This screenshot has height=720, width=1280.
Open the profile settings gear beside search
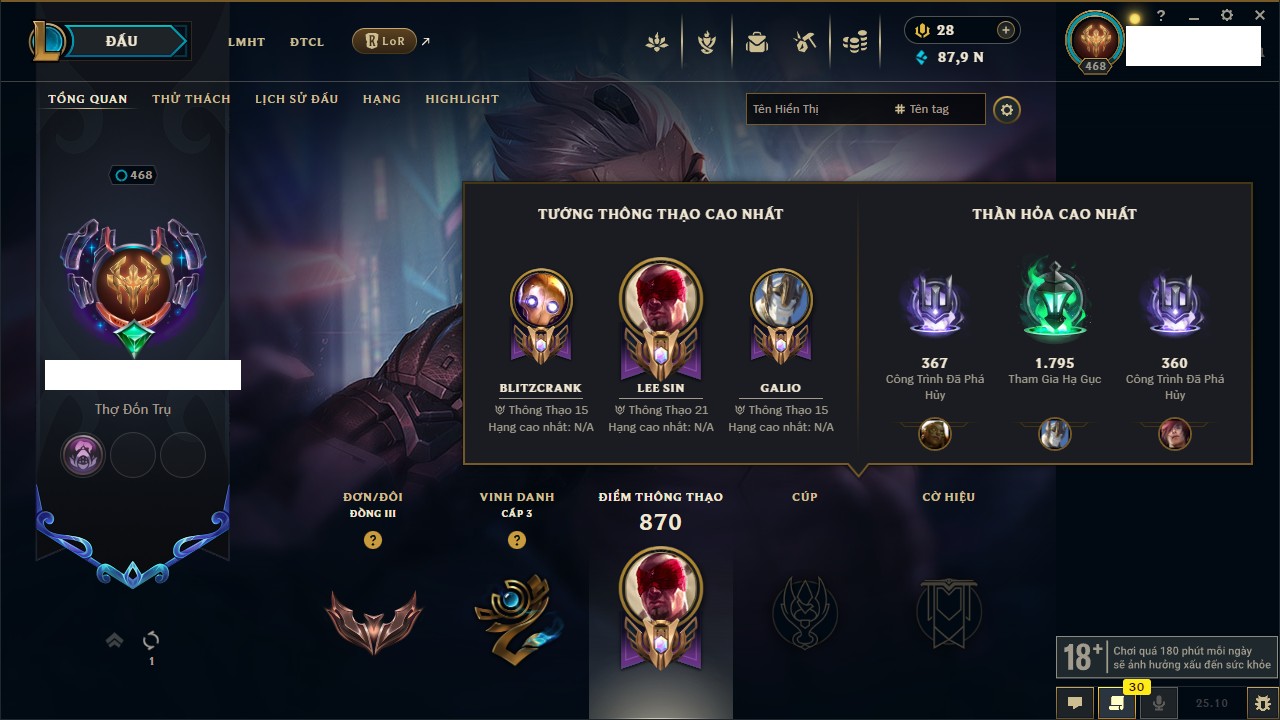tap(1007, 109)
